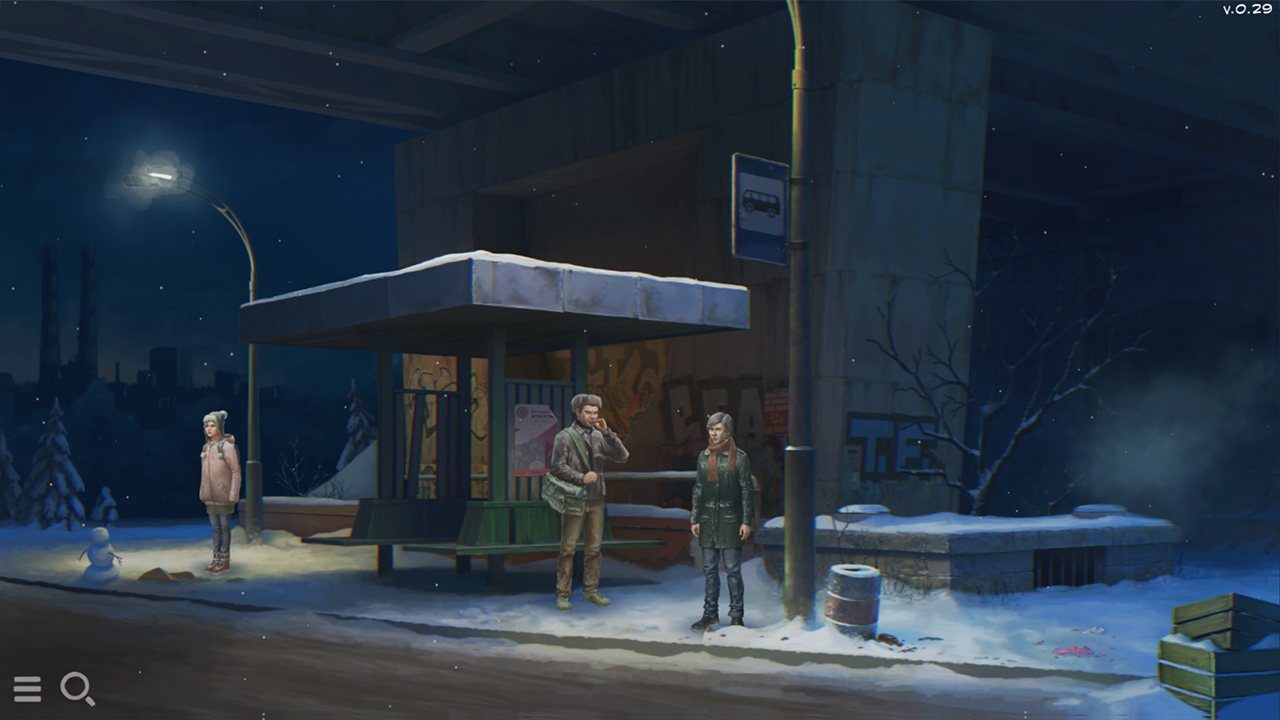This screenshot has height=720, width=1280.
Task: Click the barrel beside the lamp post
Action: point(853,597)
